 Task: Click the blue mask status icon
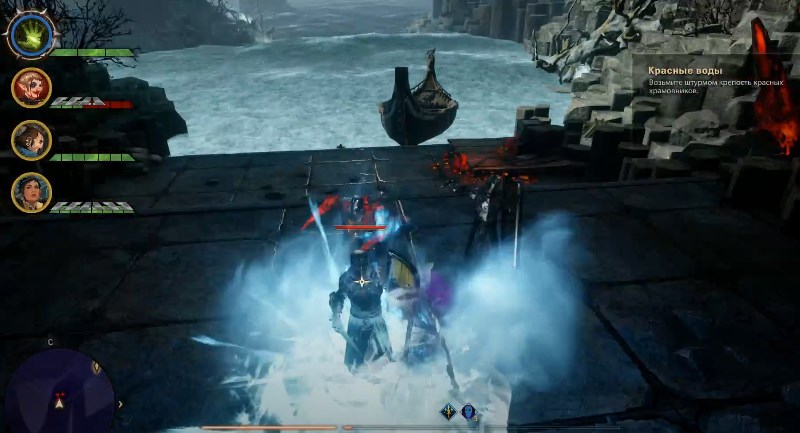[468, 411]
